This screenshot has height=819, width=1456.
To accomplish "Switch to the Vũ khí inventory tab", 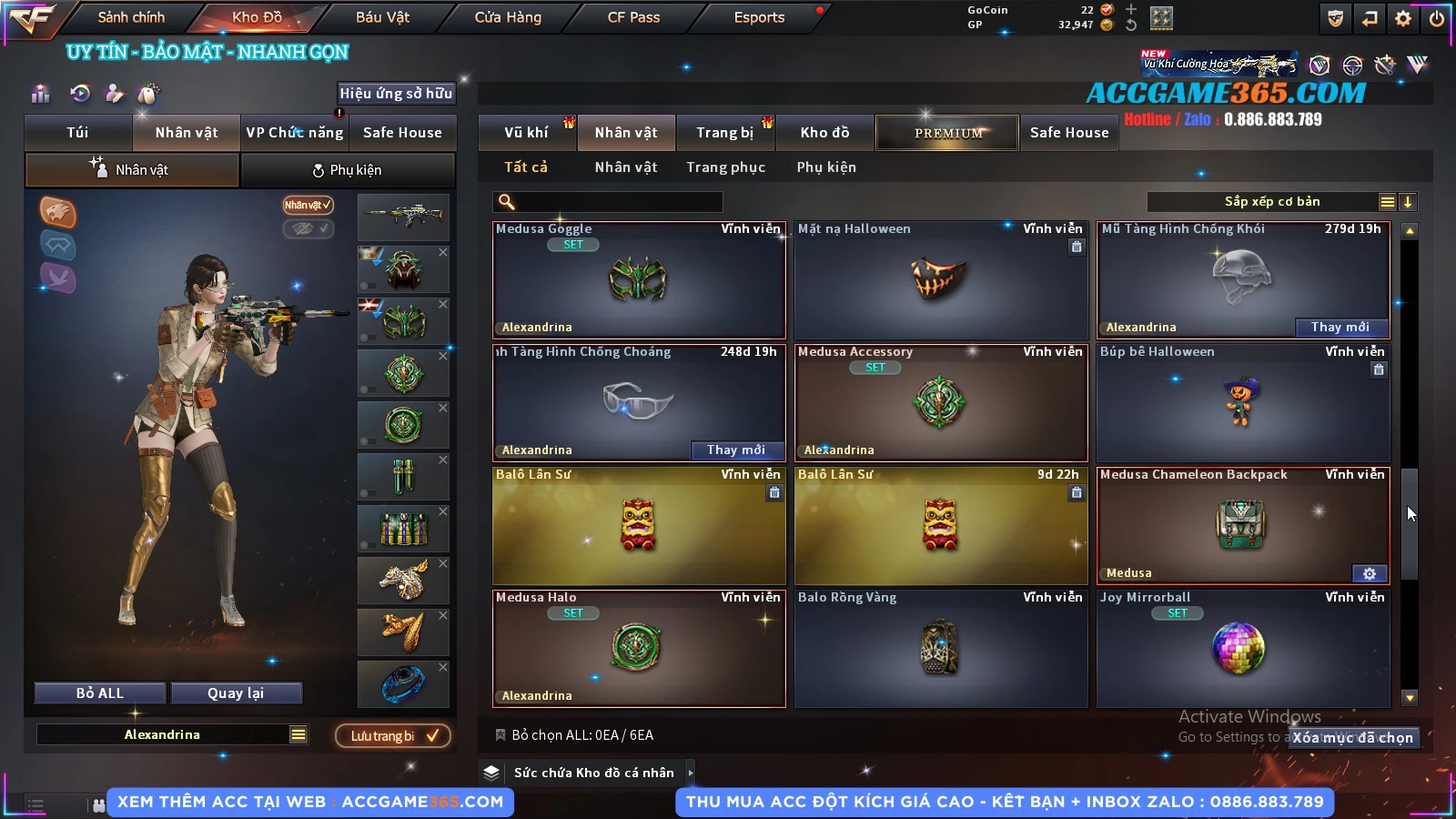I will point(526,133).
